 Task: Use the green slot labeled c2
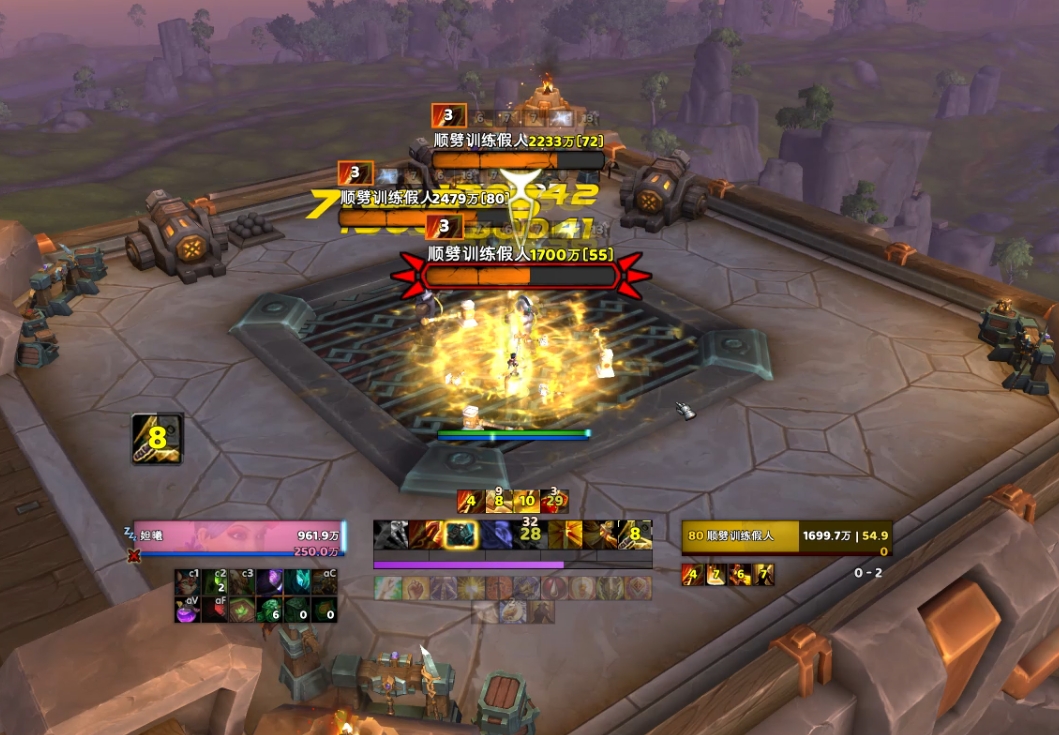click(x=215, y=582)
